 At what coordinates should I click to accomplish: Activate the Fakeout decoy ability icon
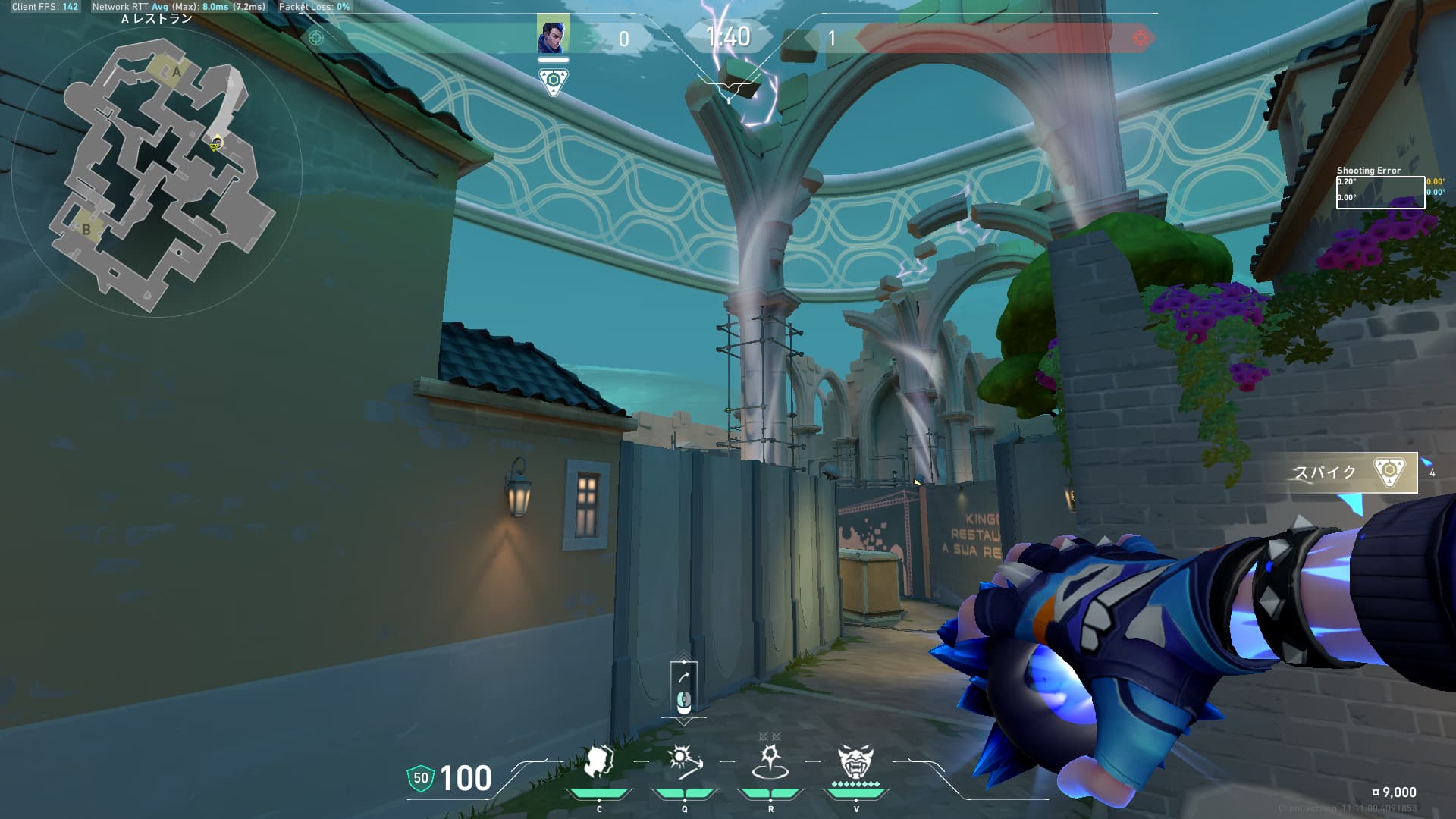pos(599,763)
